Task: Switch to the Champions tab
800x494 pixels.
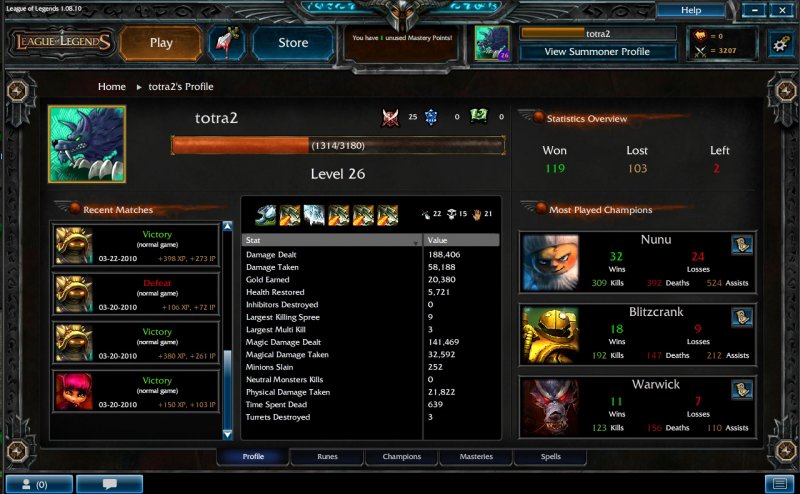Action: pyautogui.click(x=401, y=457)
